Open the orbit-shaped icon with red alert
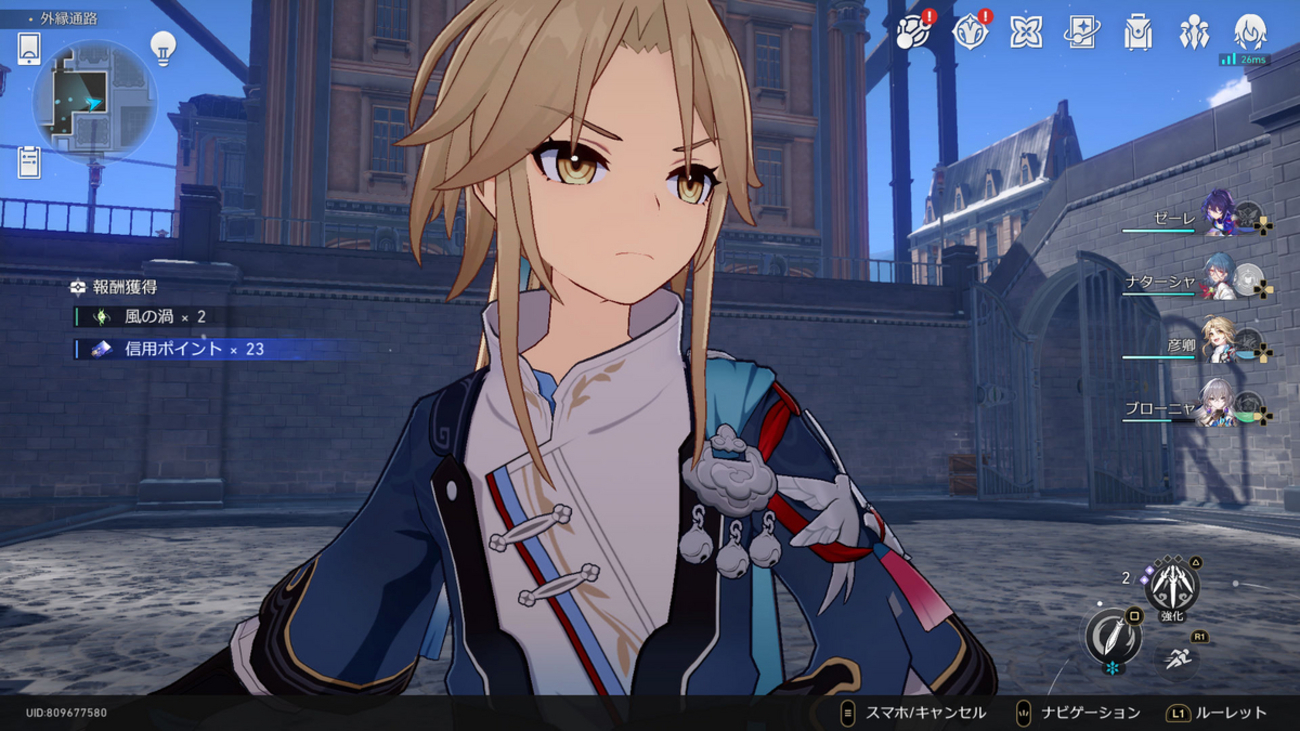The height and width of the screenshot is (731, 1300). (912, 32)
